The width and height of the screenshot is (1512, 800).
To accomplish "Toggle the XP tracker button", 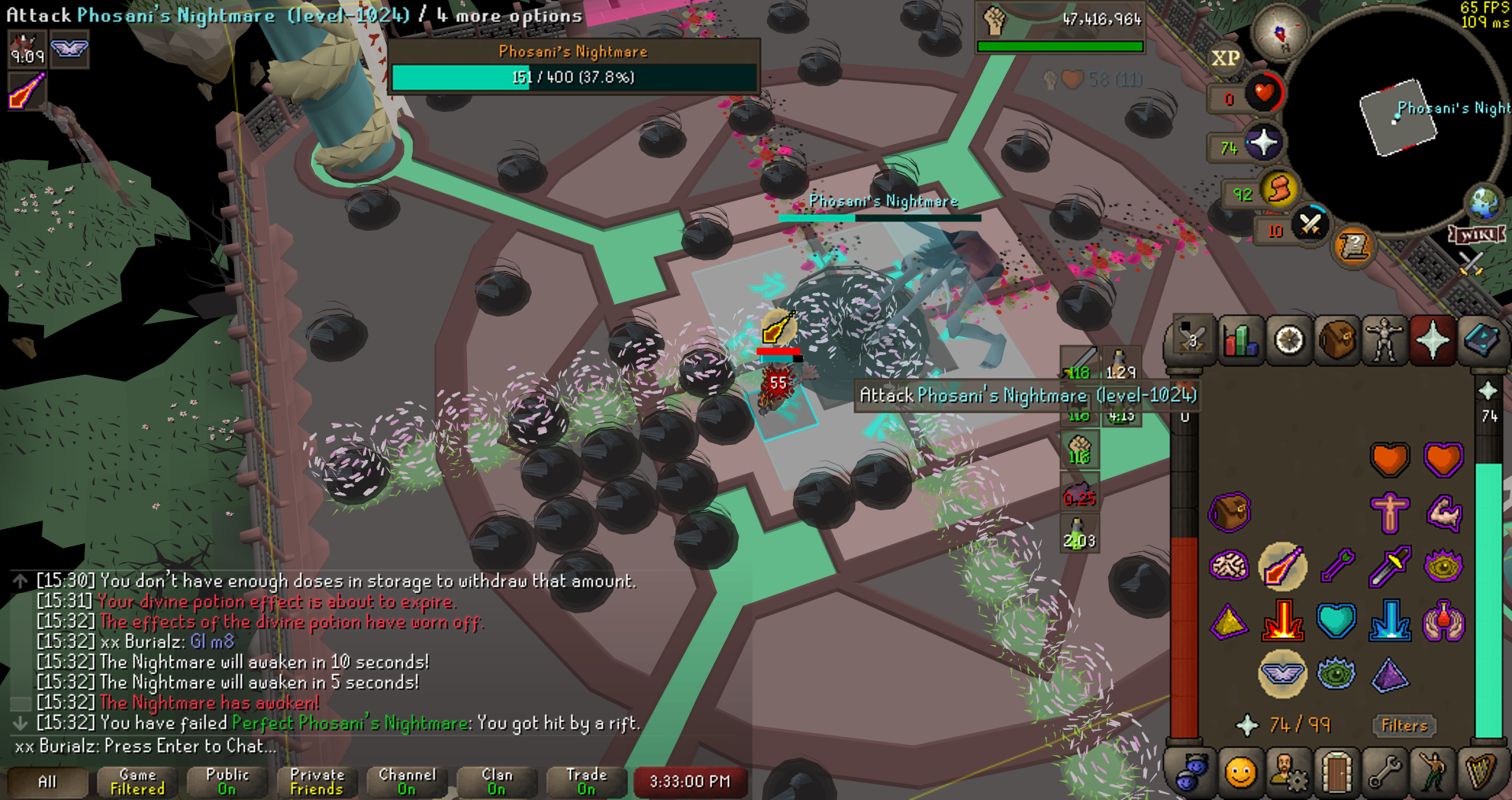I will click(x=1225, y=58).
